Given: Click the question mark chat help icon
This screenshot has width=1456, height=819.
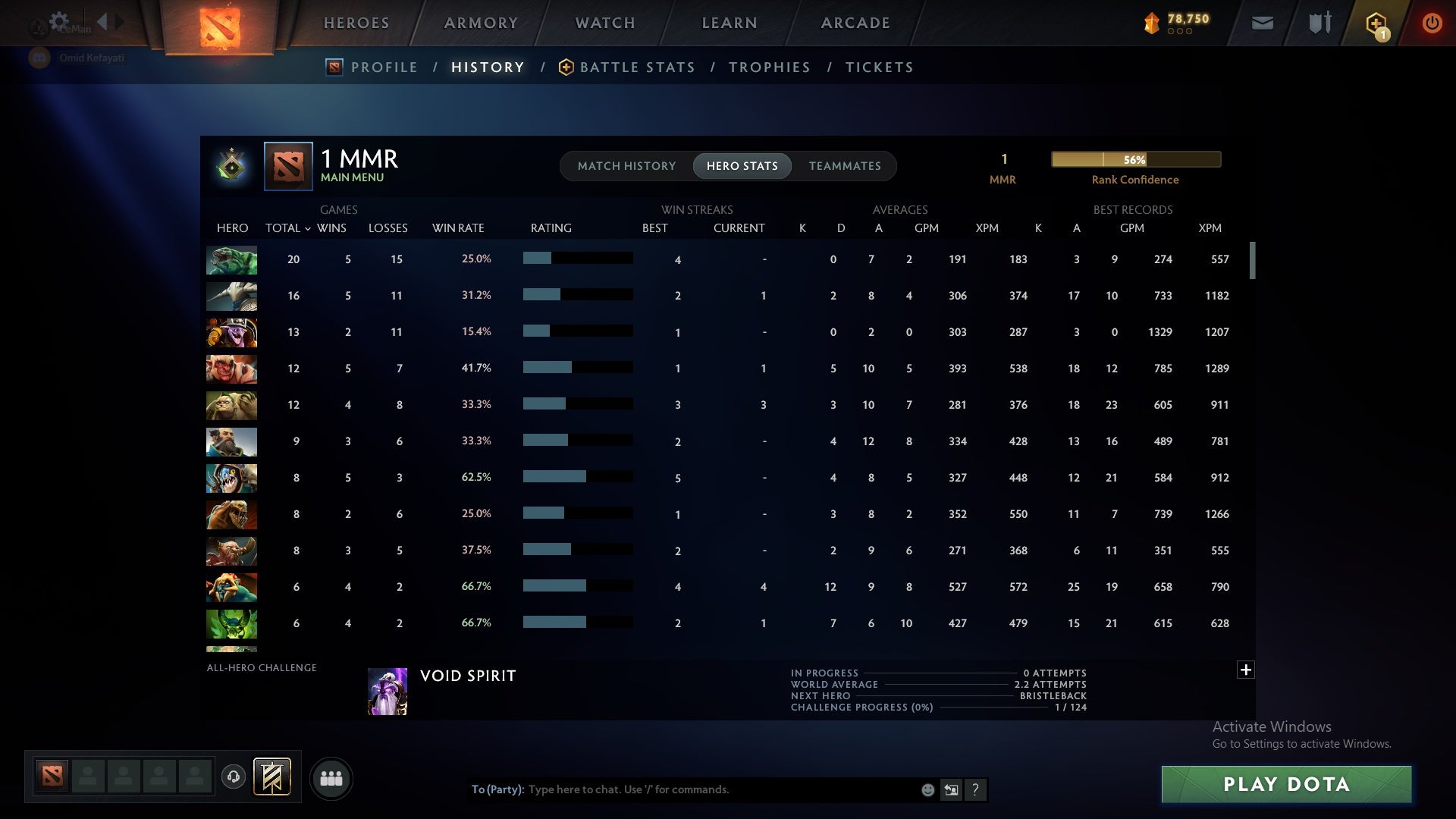Looking at the screenshot, I should pos(976,789).
